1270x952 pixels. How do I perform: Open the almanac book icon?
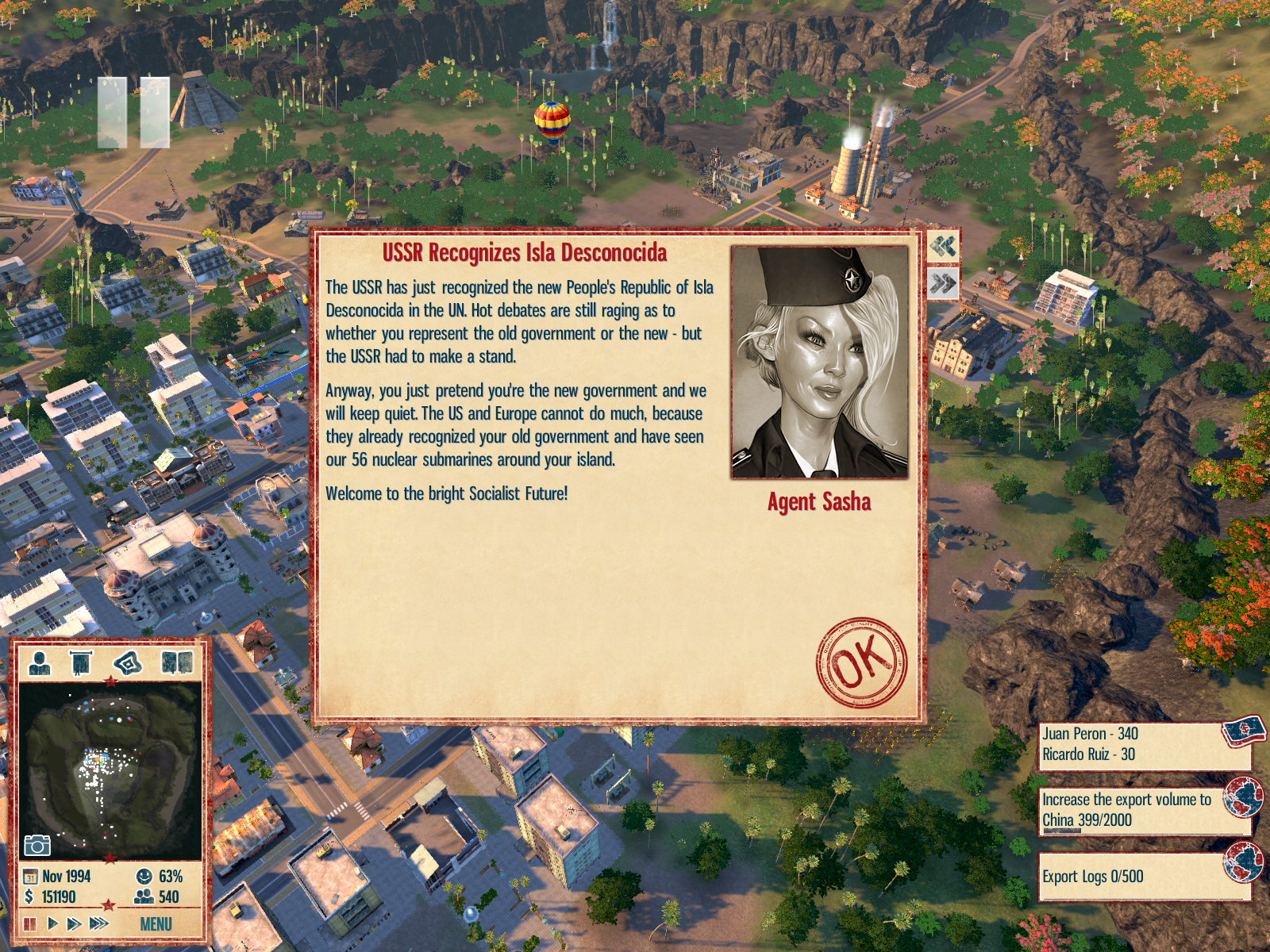(x=176, y=662)
